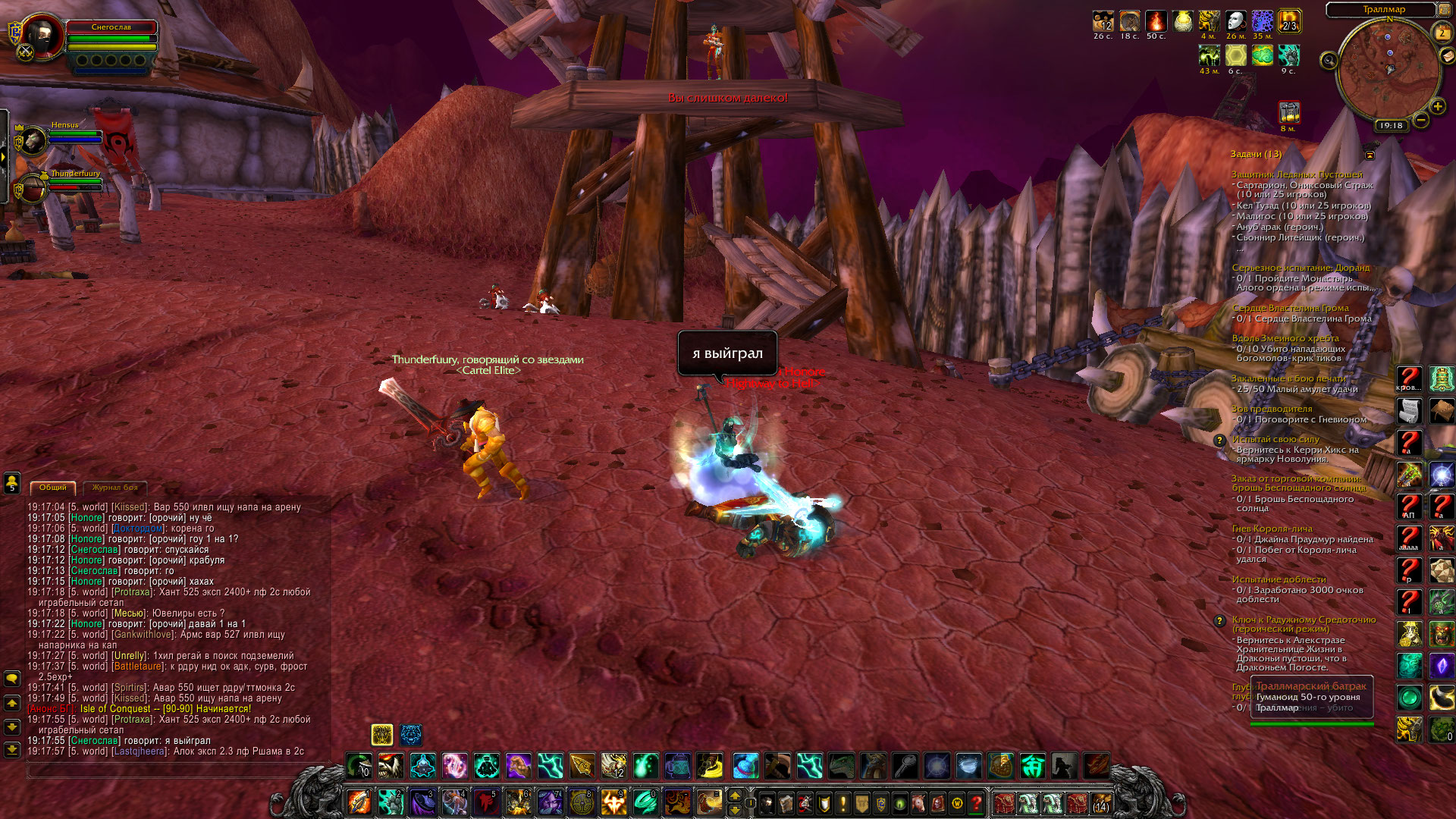Target party member Thunderfuury portrait

click(x=33, y=189)
